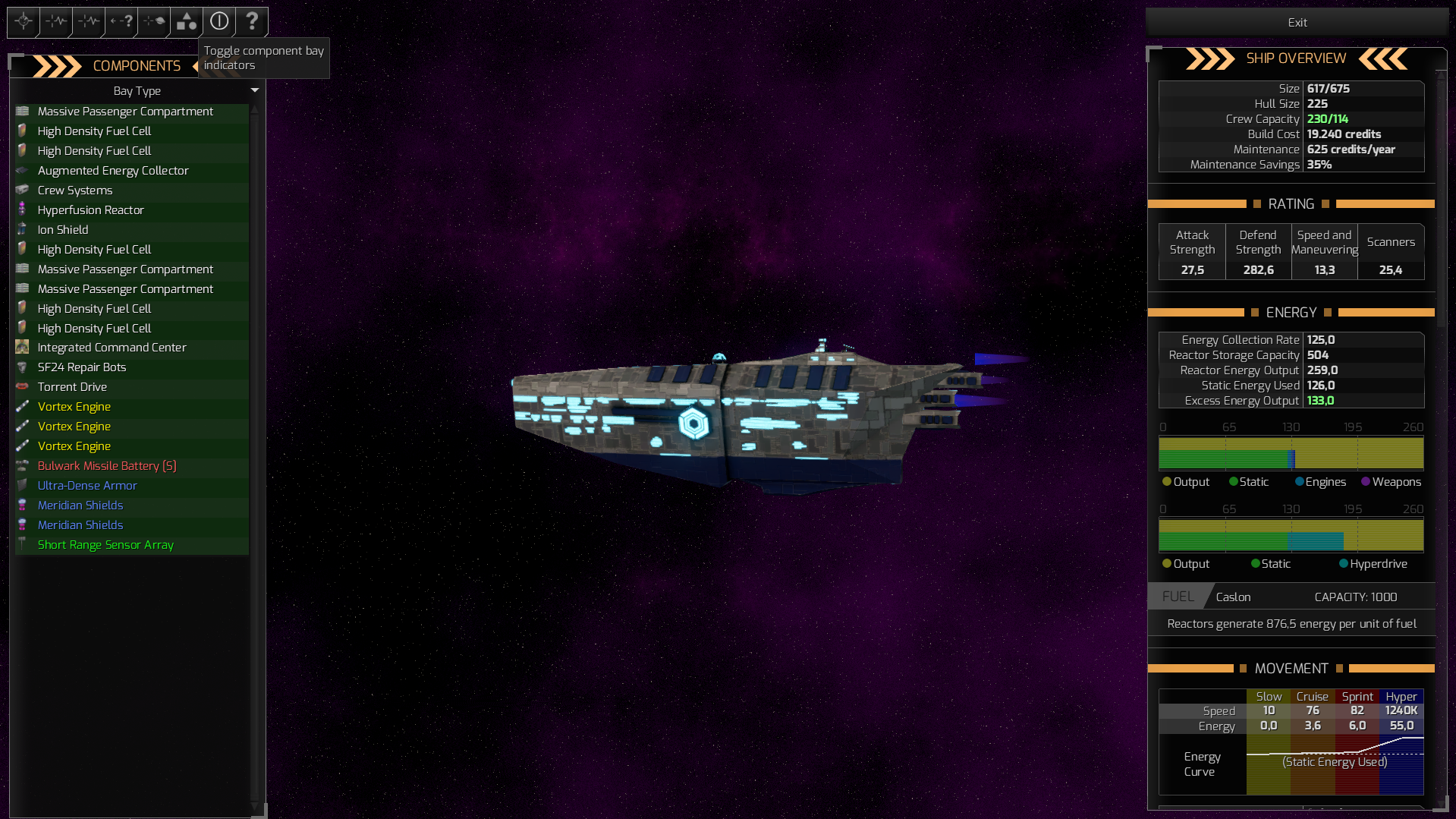
Task: Collapse the COMPONENTS panel chevrons
Action: pyautogui.click(x=57, y=66)
